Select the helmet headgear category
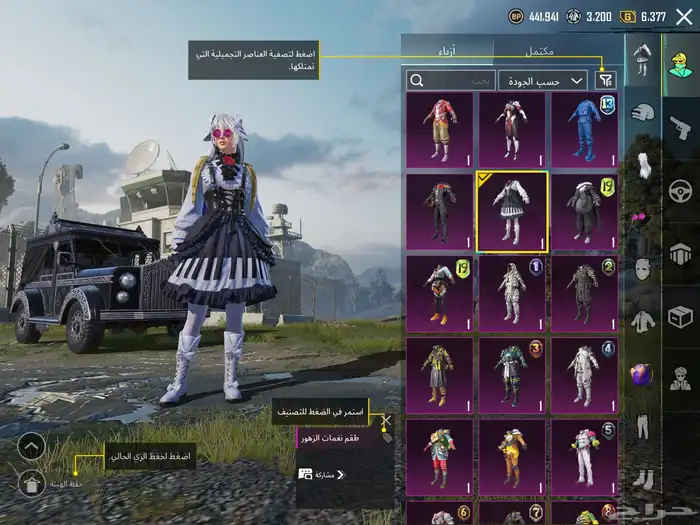This screenshot has width=700, height=525. [x=641, y=114]
